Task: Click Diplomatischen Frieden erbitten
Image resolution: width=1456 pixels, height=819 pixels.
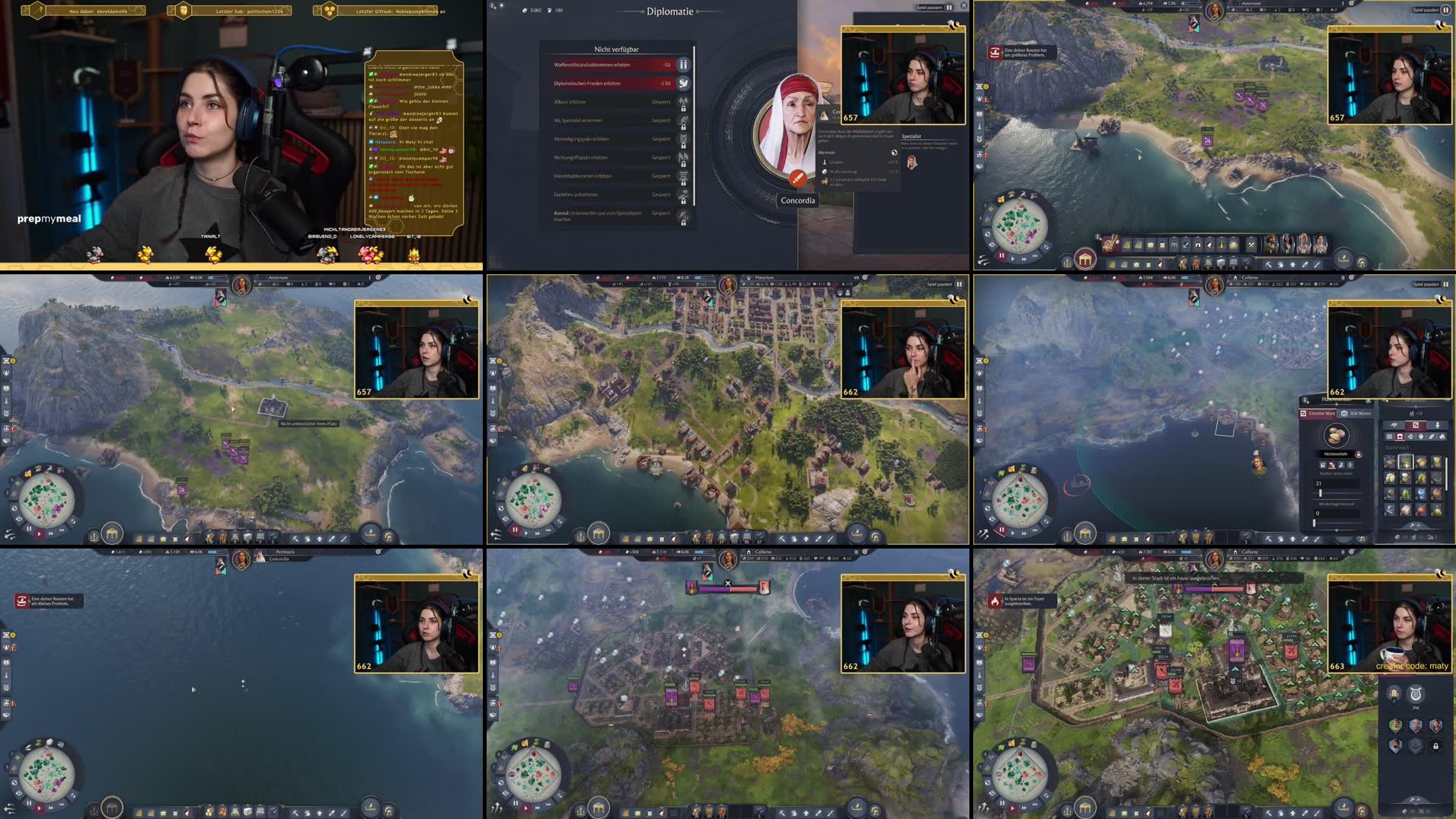Action: pos(602,82)
